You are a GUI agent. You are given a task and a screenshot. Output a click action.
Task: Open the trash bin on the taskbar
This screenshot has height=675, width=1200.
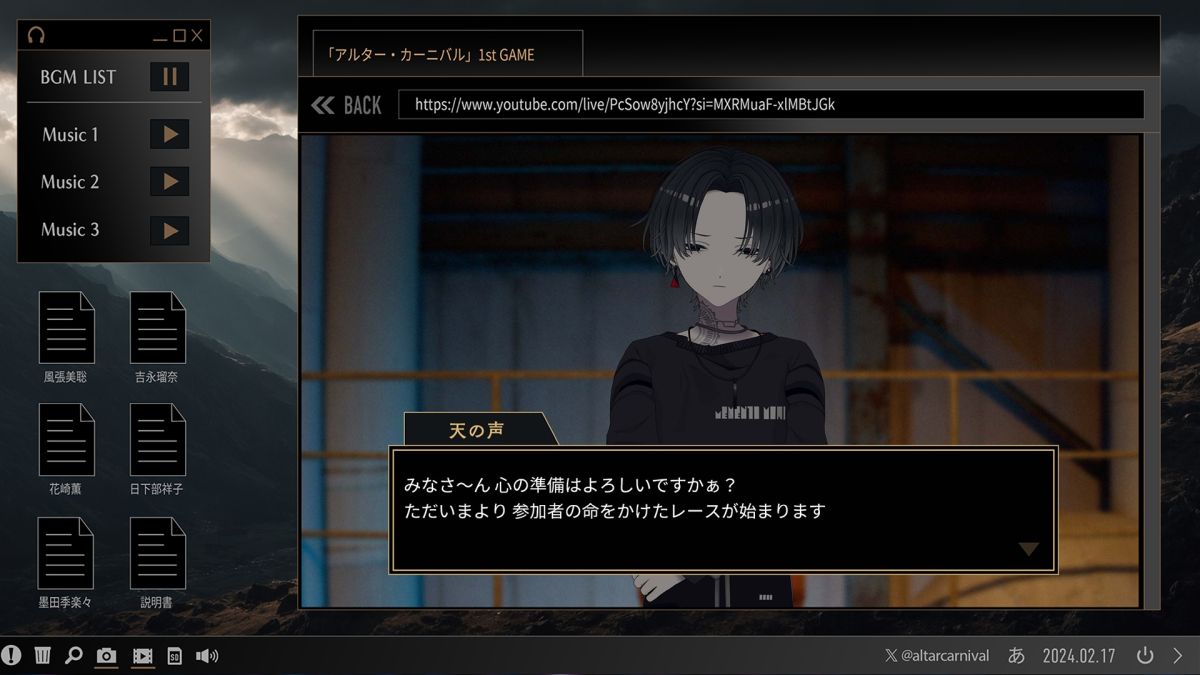[42, 656]
